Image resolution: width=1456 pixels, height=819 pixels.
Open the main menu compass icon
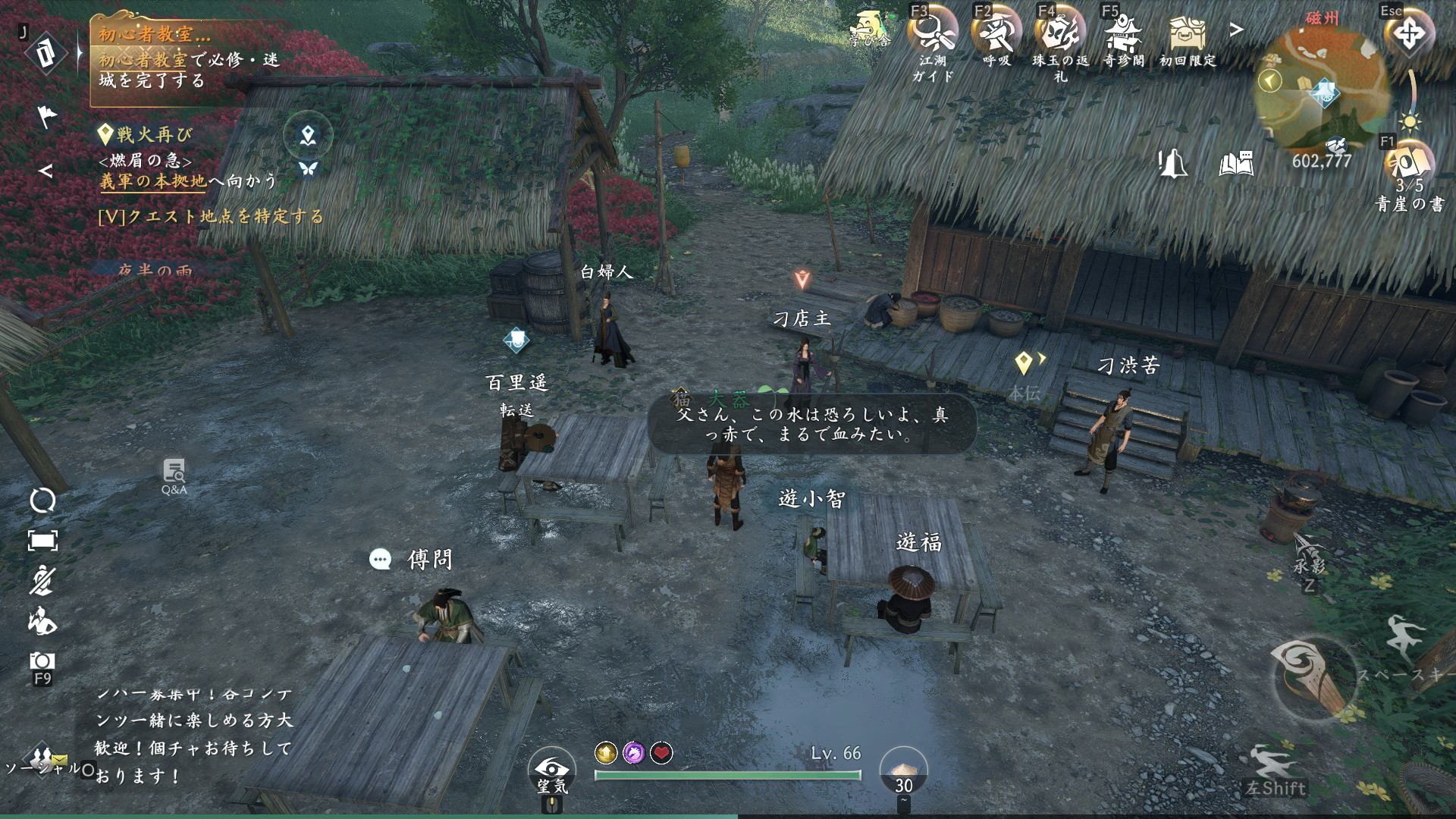(x=1410, y=34)
